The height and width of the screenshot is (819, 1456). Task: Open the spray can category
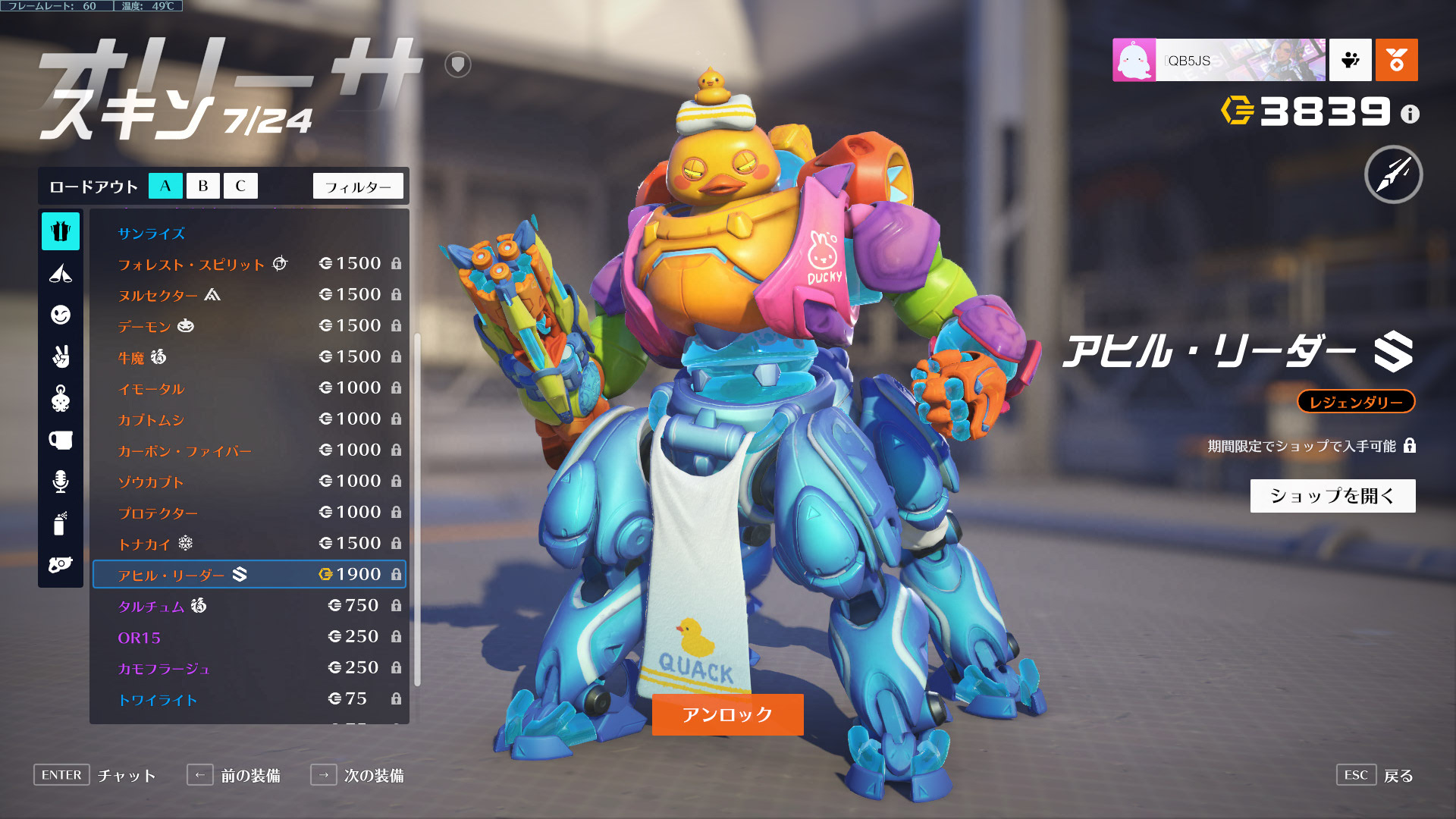[61, 523]
